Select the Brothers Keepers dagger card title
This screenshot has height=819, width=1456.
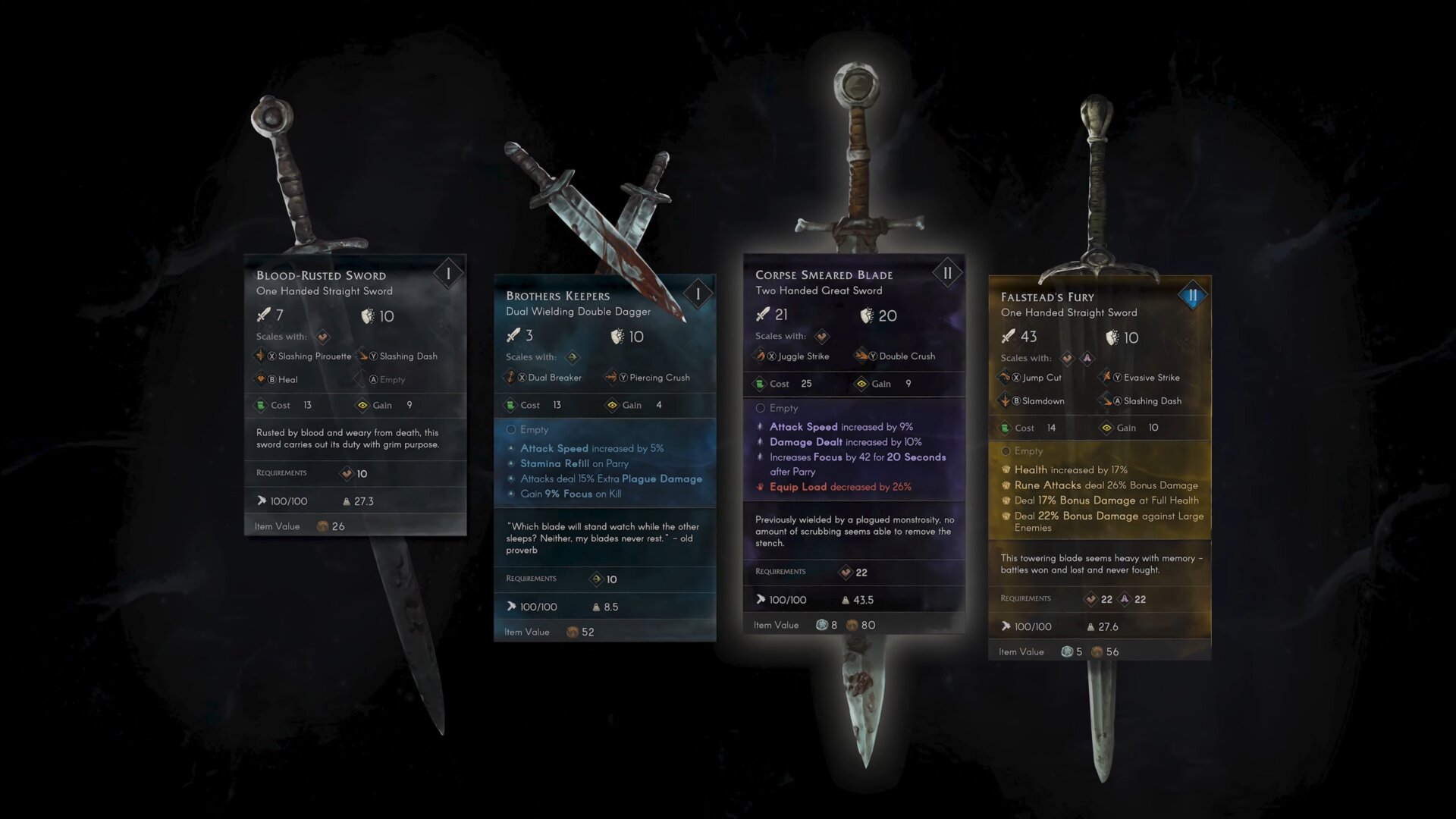click(x=557, y=296)
